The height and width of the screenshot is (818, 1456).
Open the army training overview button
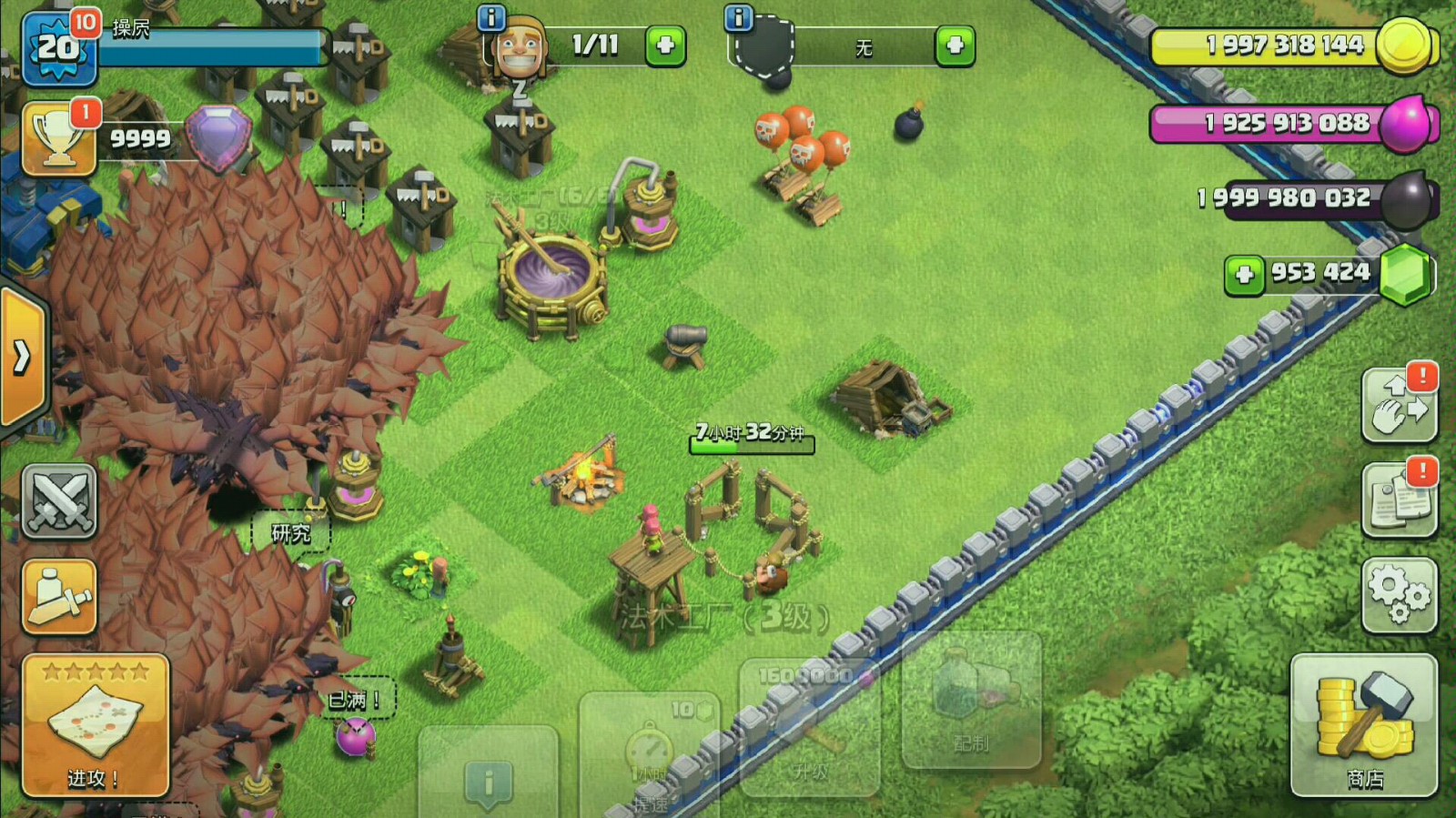59,597
